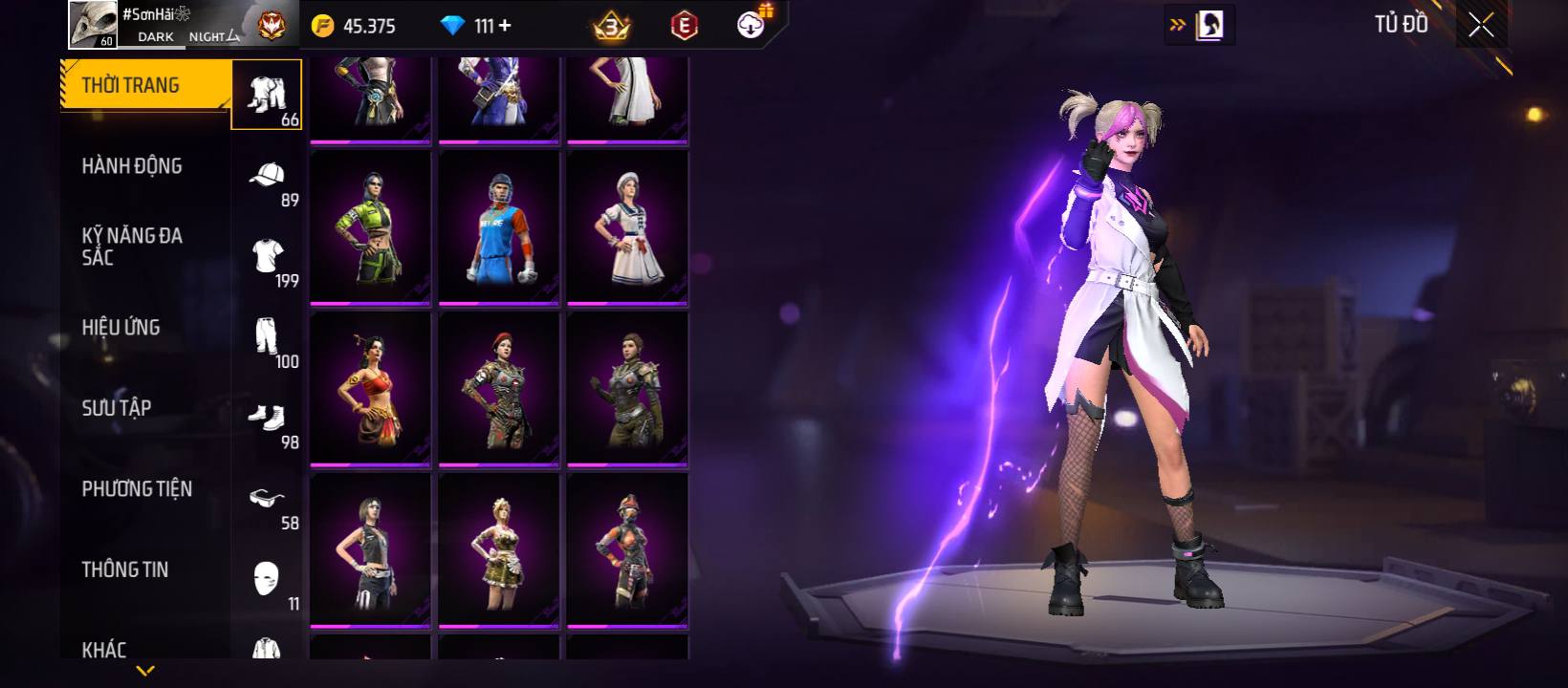The width and height of the screenshot is (1568, 688).
Task: Expand the category list with yellow arrow
Action: click(145, 671)
